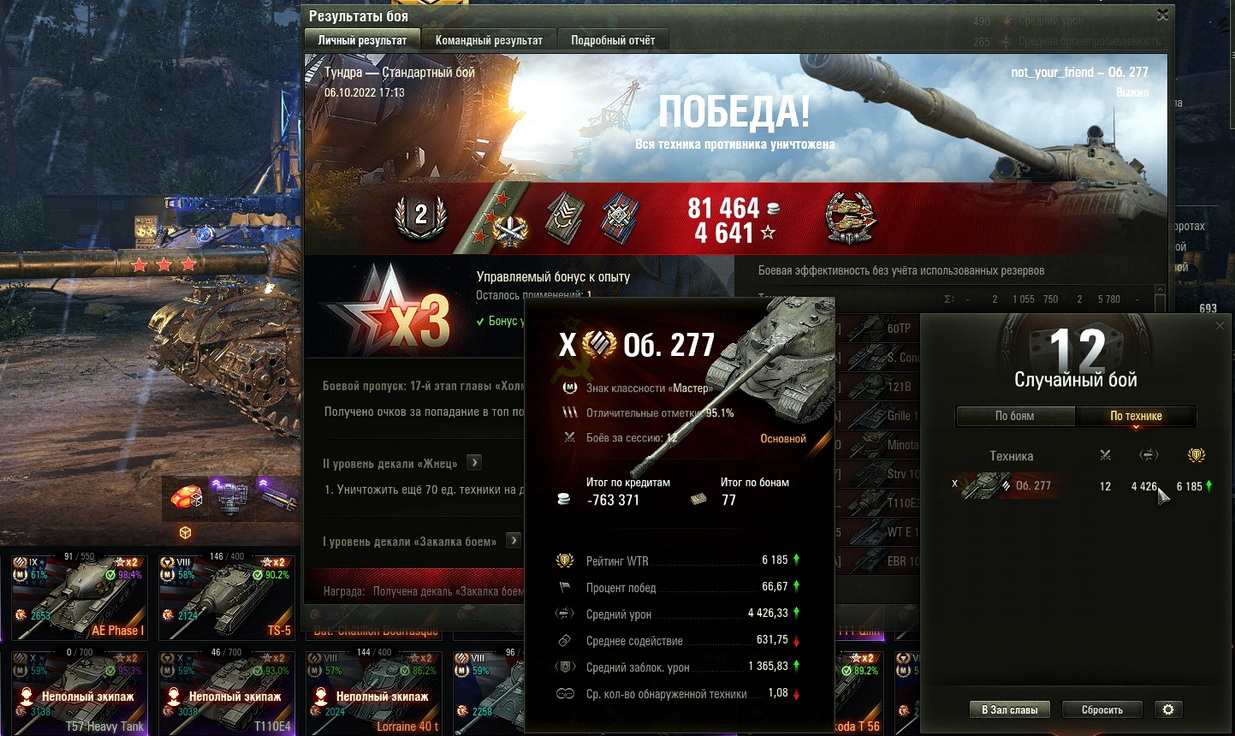
Task: Reset session stats with «Сбросить»
Action: tap(1102, 710)
